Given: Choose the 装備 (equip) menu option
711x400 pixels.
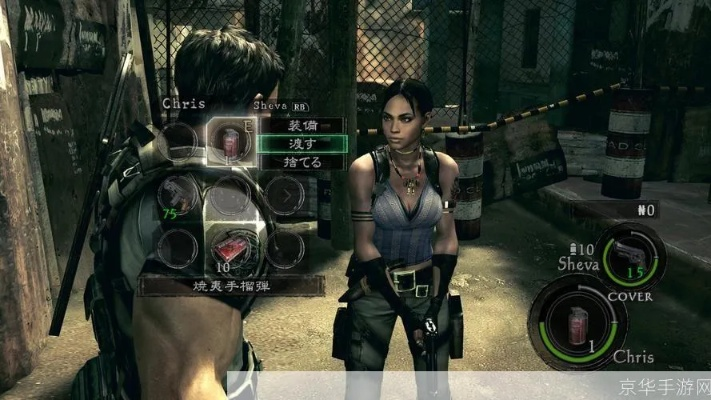Looking at the screenshot, I should click(x=301, y=127).
